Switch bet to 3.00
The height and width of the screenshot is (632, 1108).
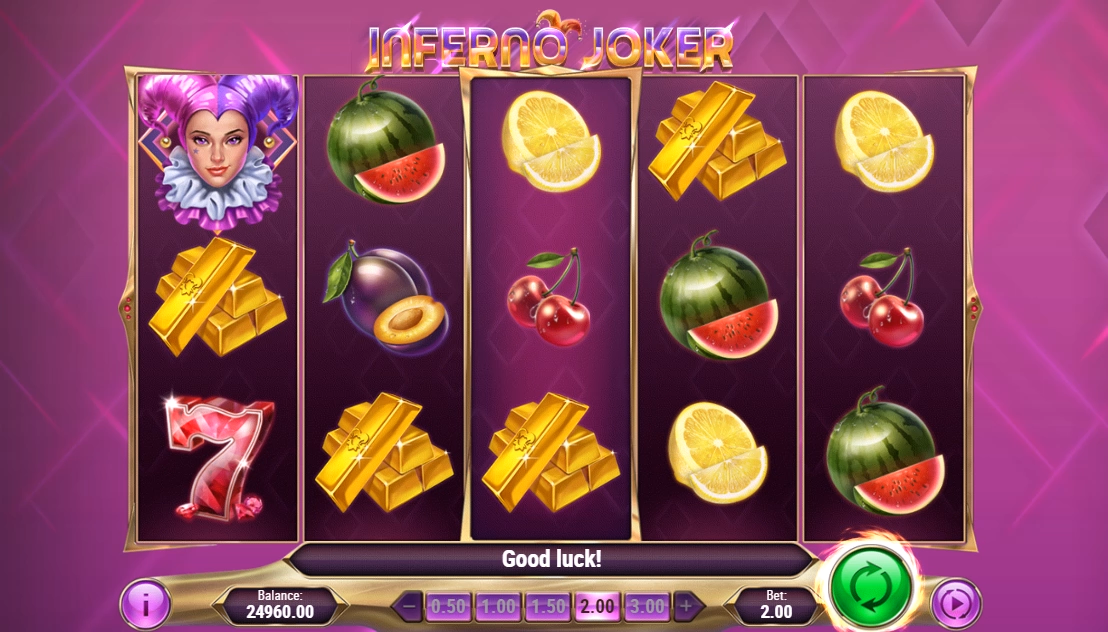tap(646, 606)
